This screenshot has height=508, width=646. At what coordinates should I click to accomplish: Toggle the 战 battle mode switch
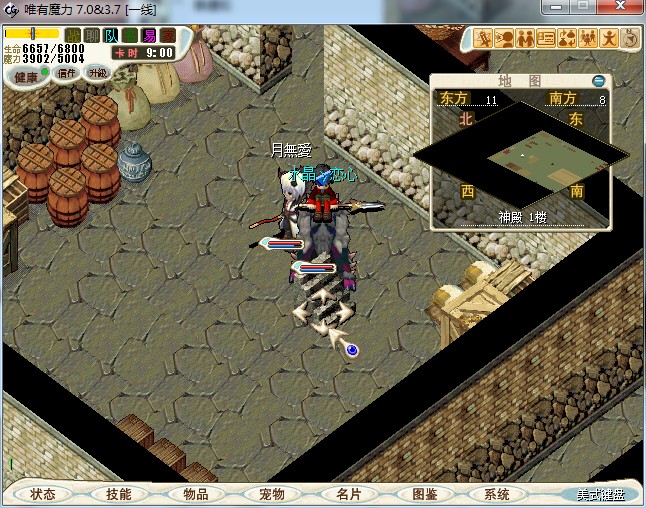tap(74, 35)
